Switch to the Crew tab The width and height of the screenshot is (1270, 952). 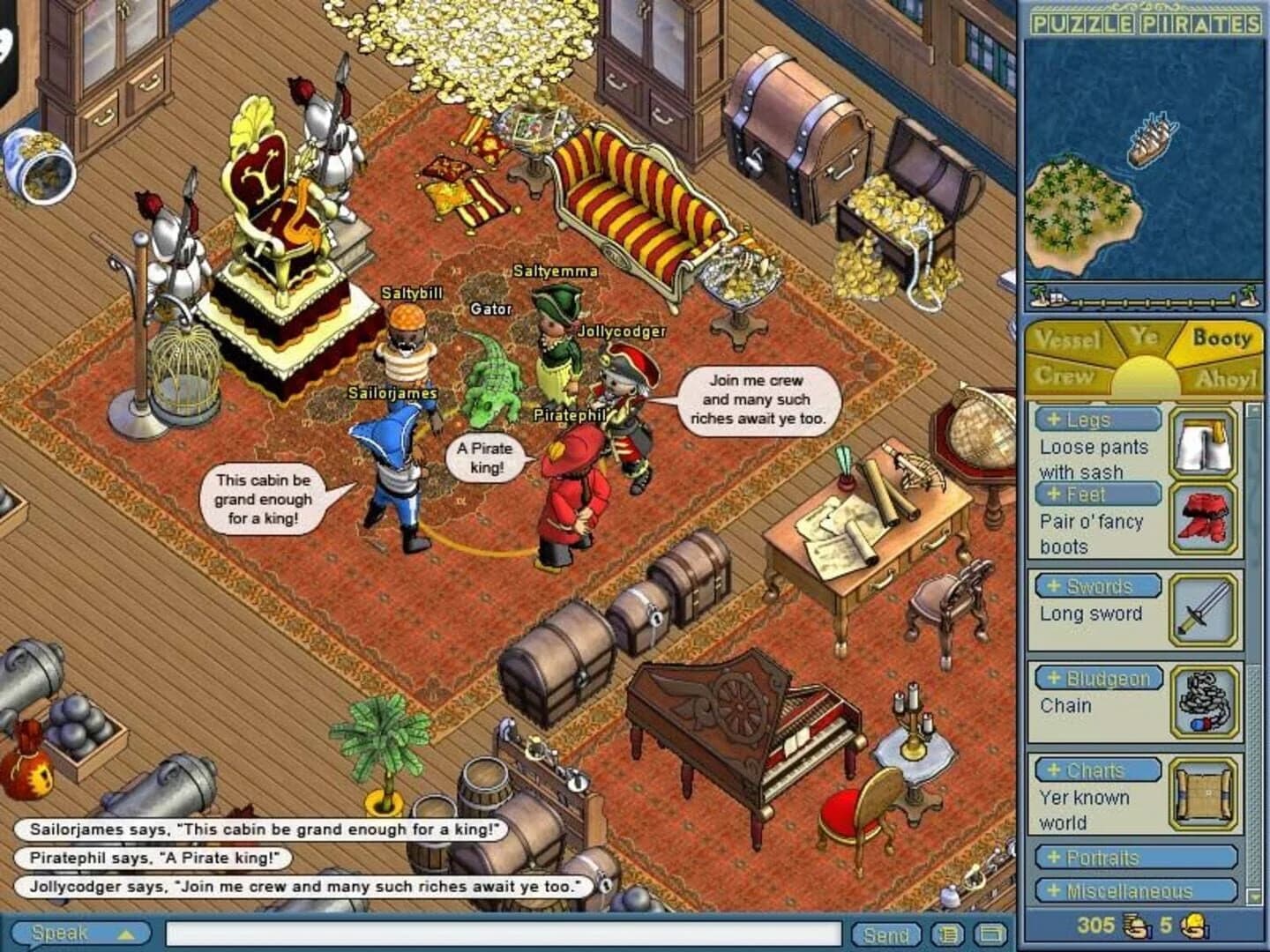click(1067, 374)
